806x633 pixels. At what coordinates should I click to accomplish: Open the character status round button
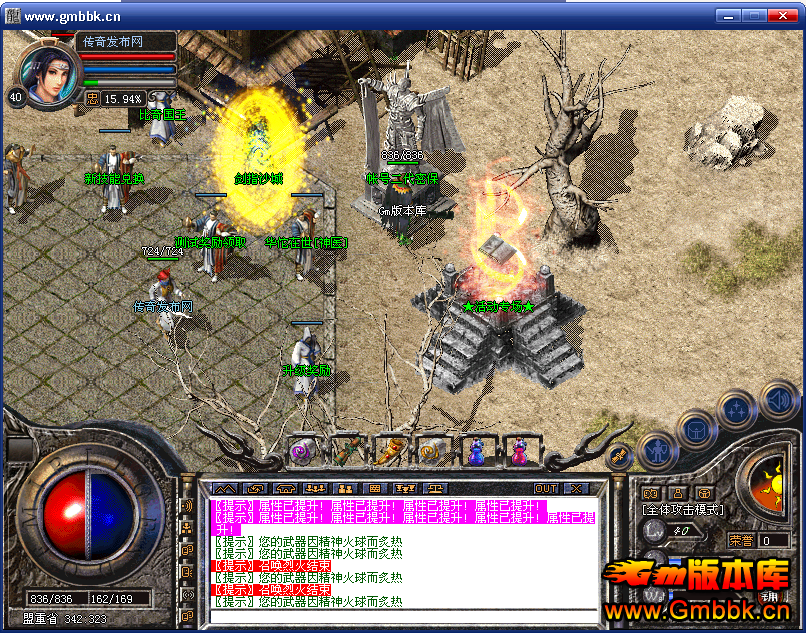(x=656, y=451)
